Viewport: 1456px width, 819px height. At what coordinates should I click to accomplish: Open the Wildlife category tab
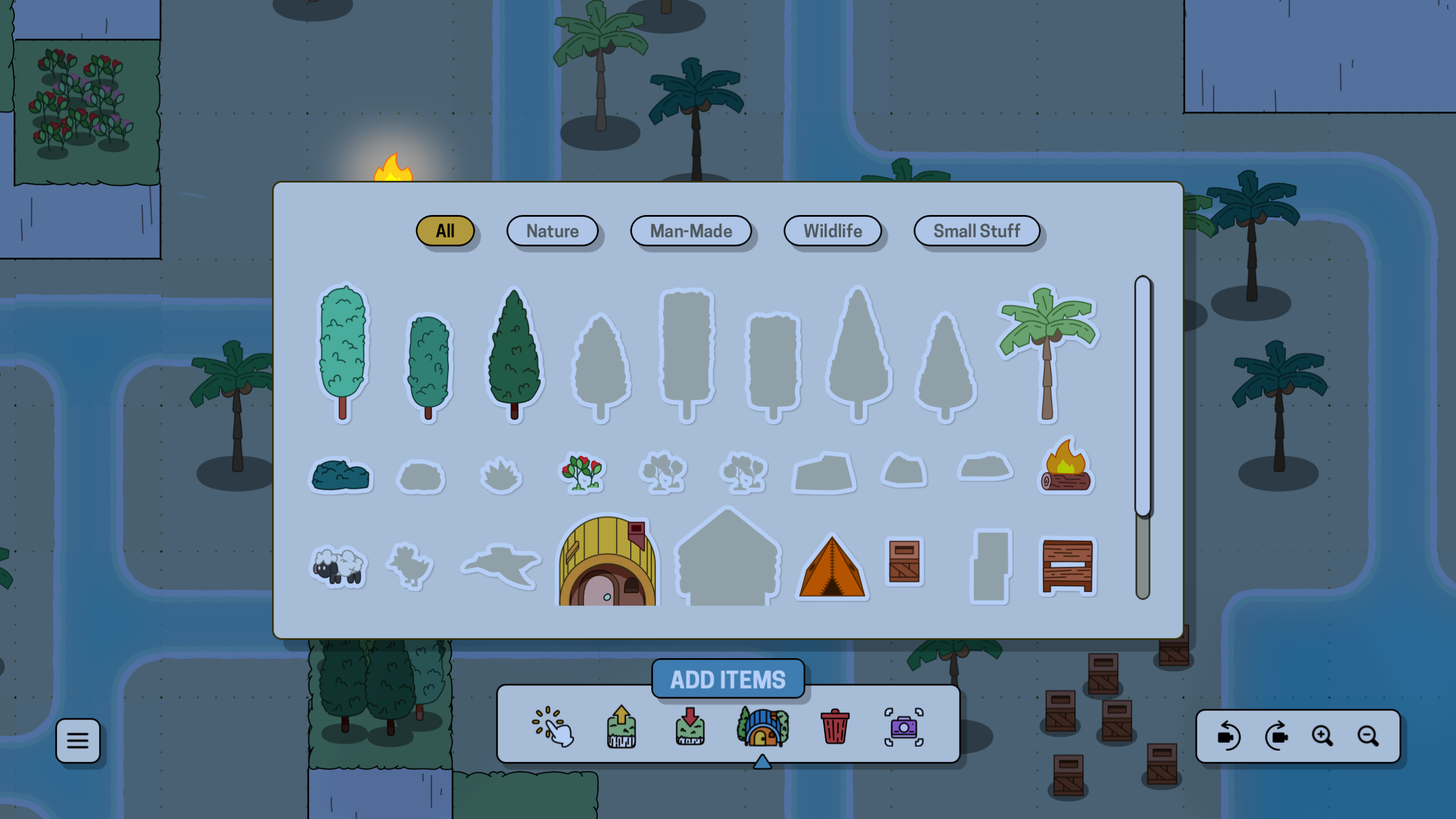(x=832, y=231)
